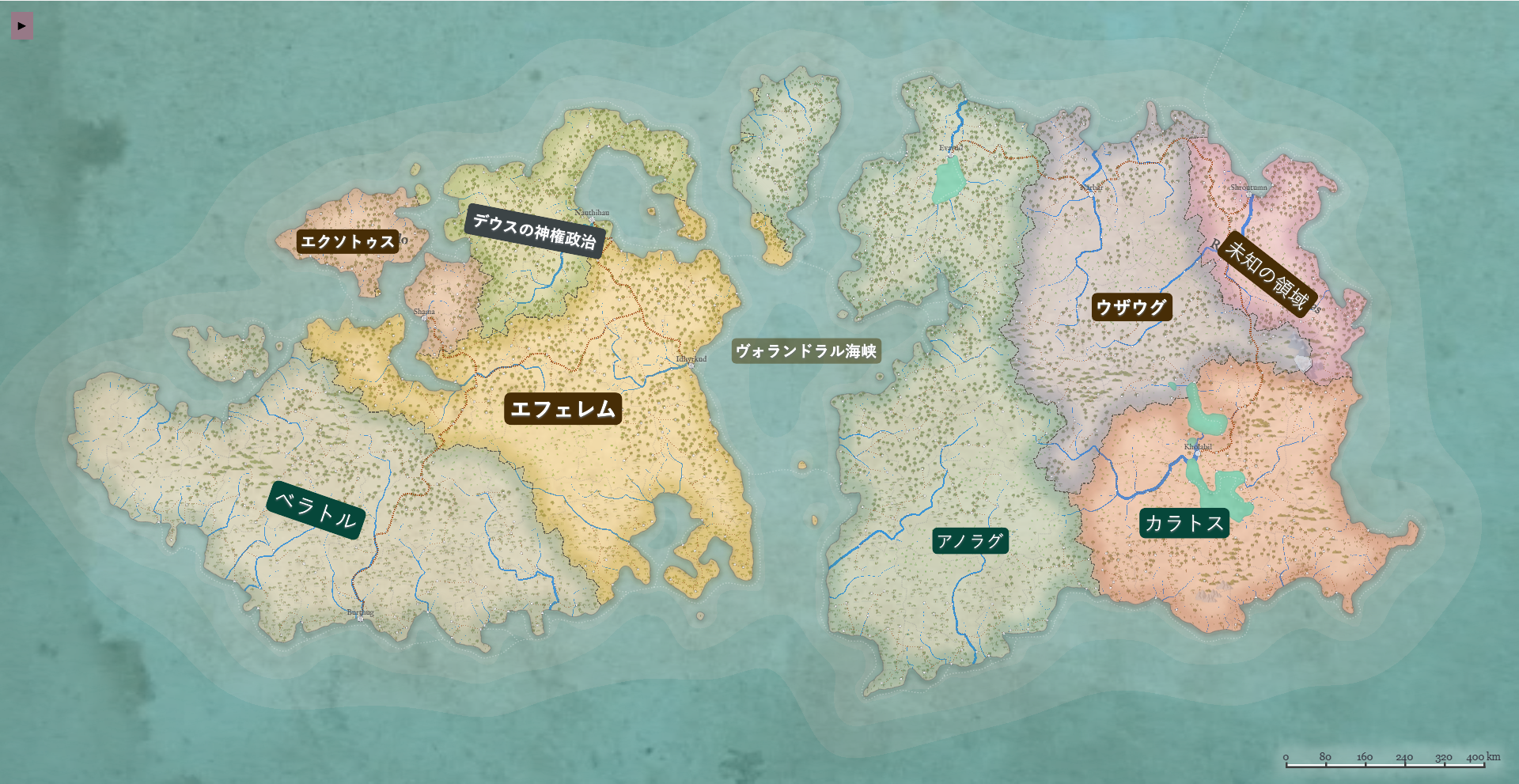Click the 未知の領域 region label
This screenshot has height=784, width=1519.
(x=1266, y=274)
